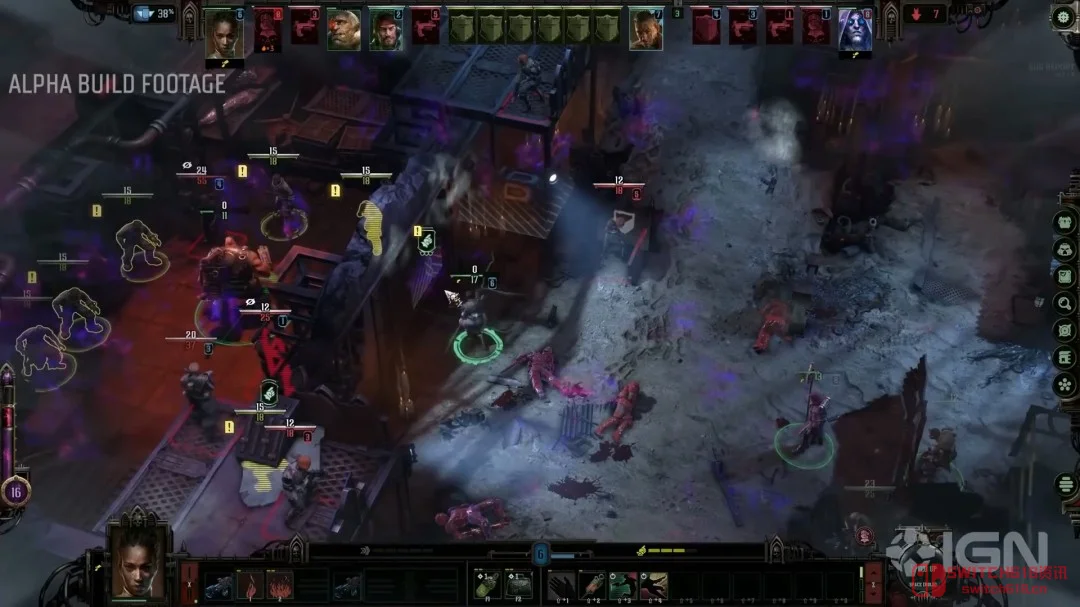Click the red down-arrow counter panel
Image resolution: width=1080 pixels, height=607 pixels.
925,15
